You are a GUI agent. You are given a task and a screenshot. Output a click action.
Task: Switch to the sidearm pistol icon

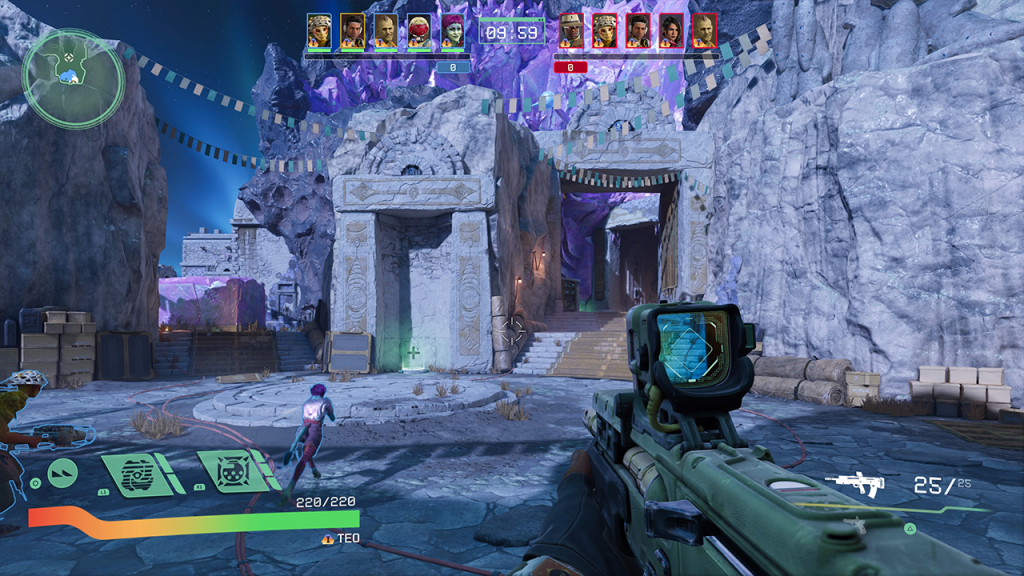pyautogui.click(x=856, y=524)
